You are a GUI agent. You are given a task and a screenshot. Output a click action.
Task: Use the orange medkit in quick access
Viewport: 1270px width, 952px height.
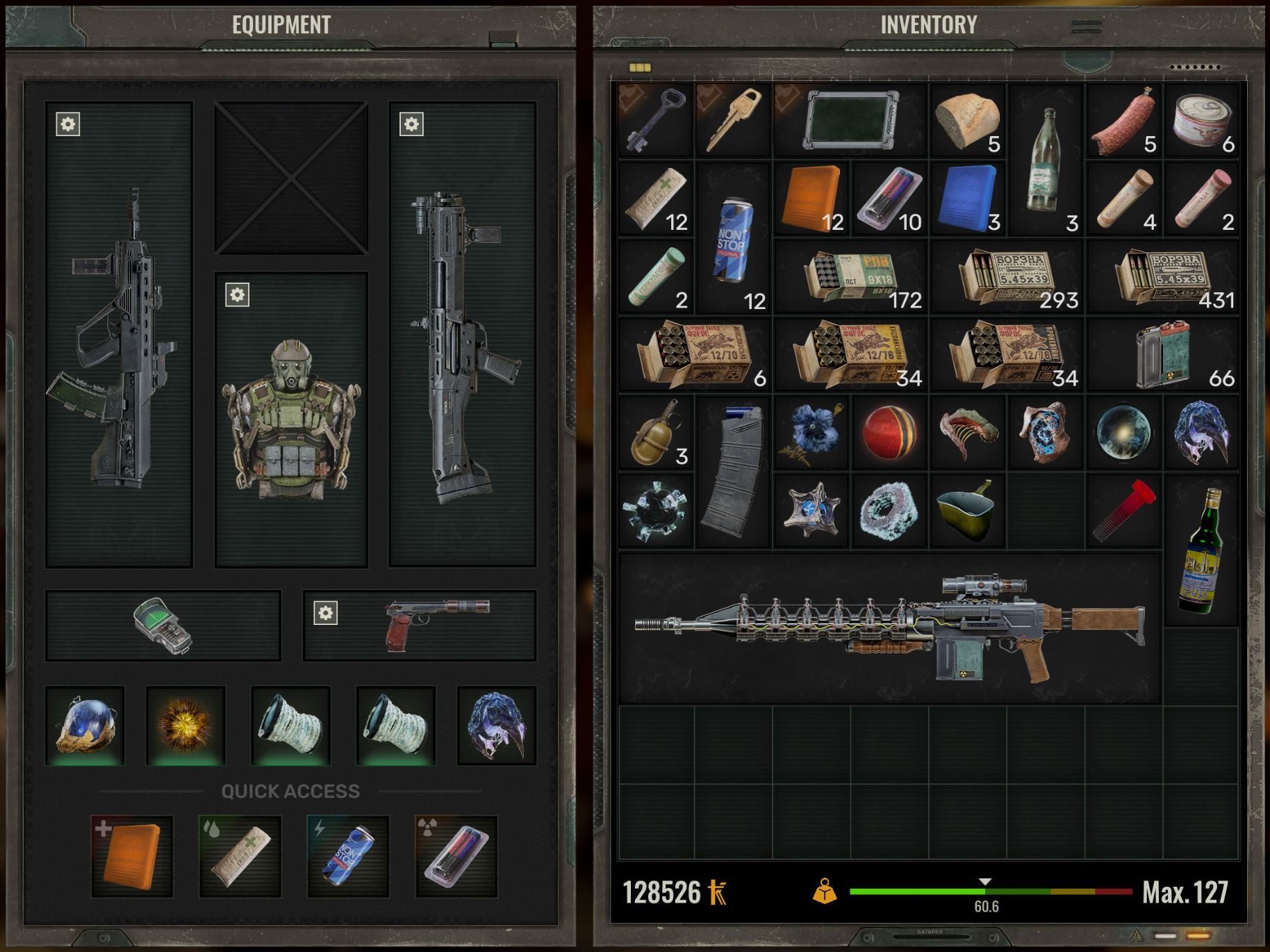pos(132,855)
